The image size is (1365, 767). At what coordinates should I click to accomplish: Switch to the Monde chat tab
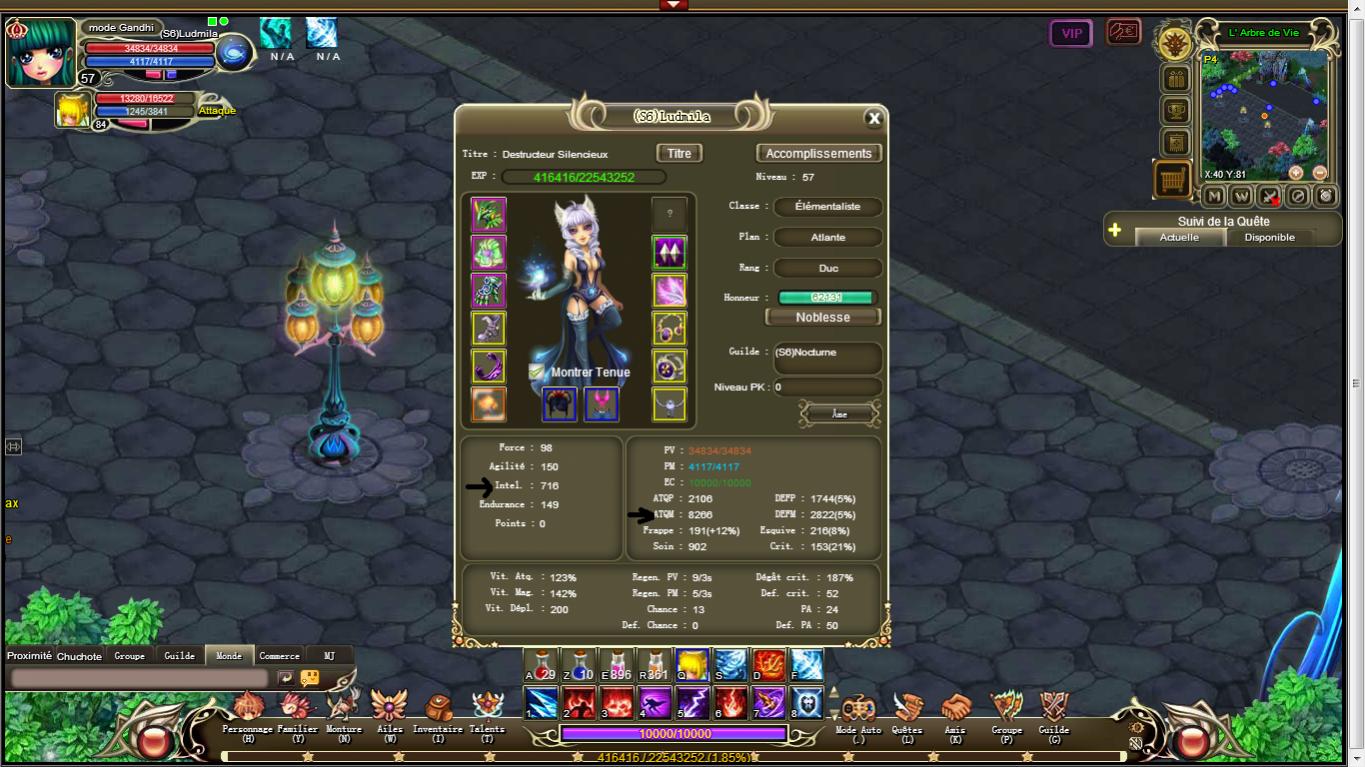pos(229,656)
